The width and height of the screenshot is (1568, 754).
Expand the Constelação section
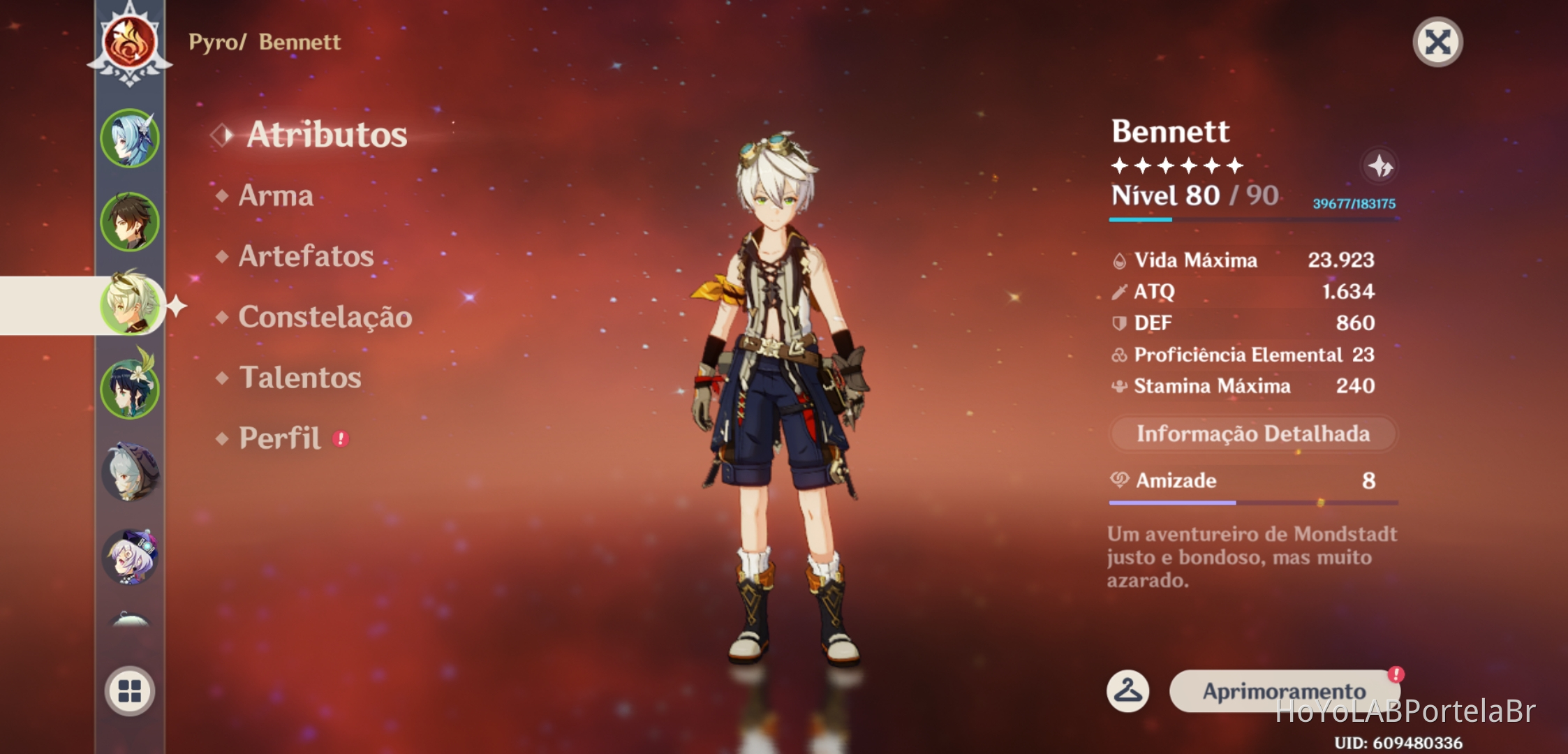coord(325,317)
